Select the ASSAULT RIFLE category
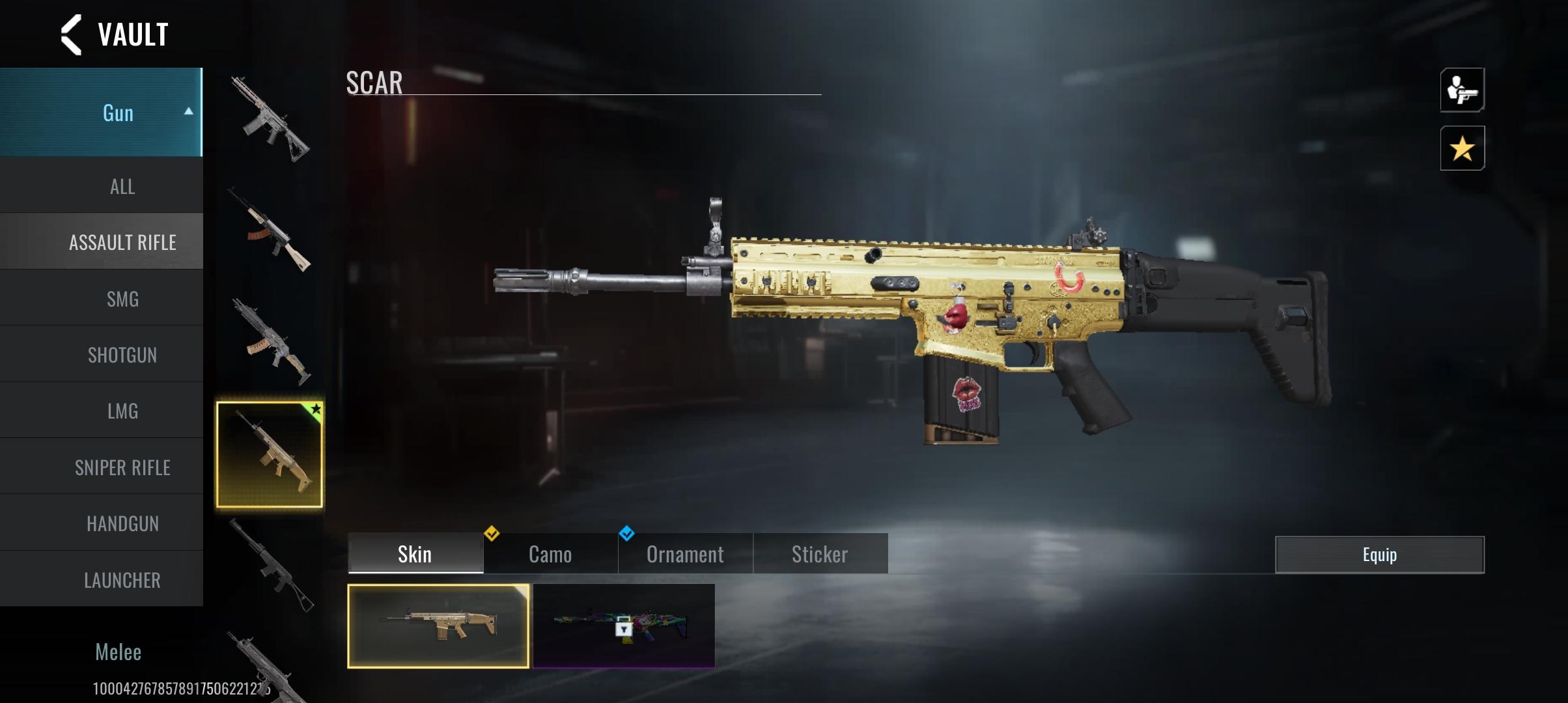Viewport: 1568px width, 703px height. pos(122,243)
